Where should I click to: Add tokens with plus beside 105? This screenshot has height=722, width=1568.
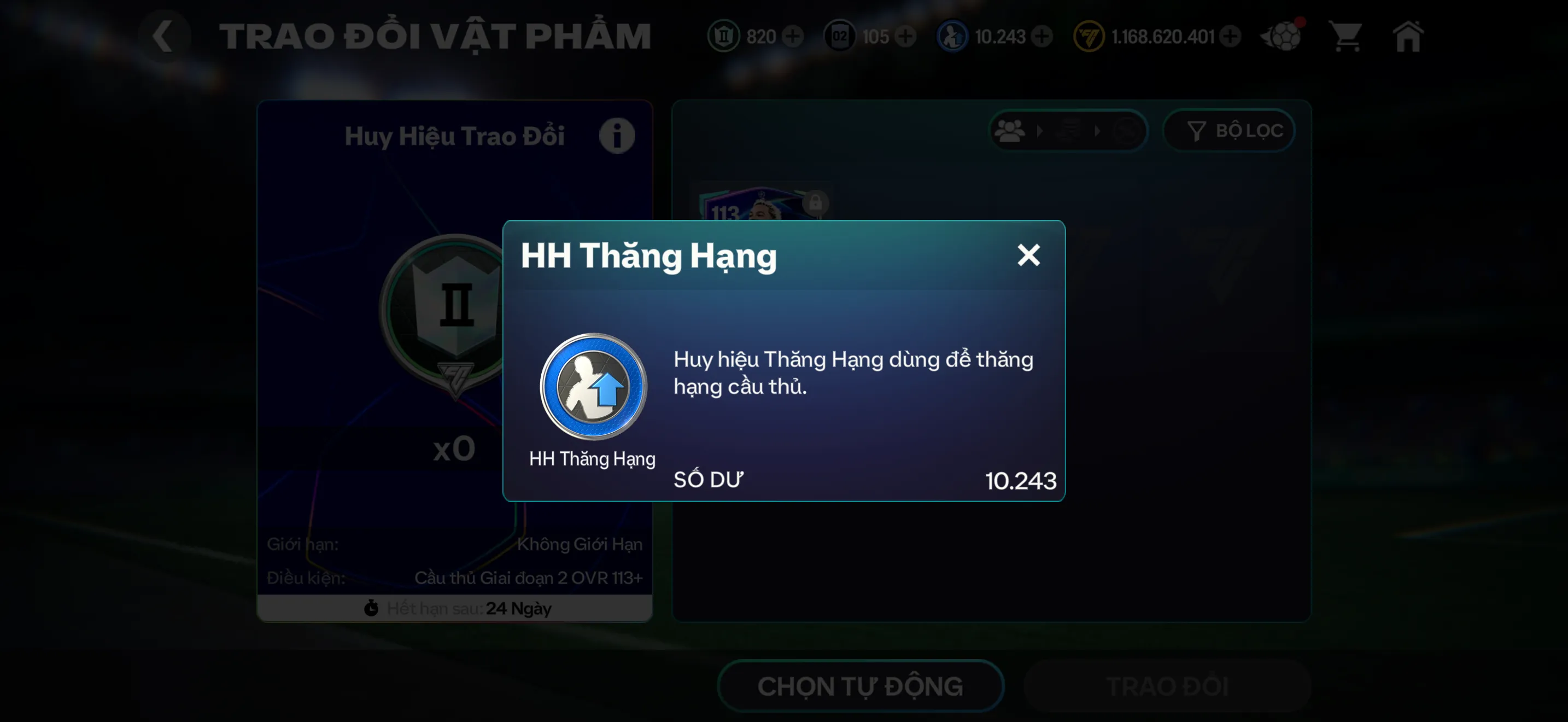906,37
